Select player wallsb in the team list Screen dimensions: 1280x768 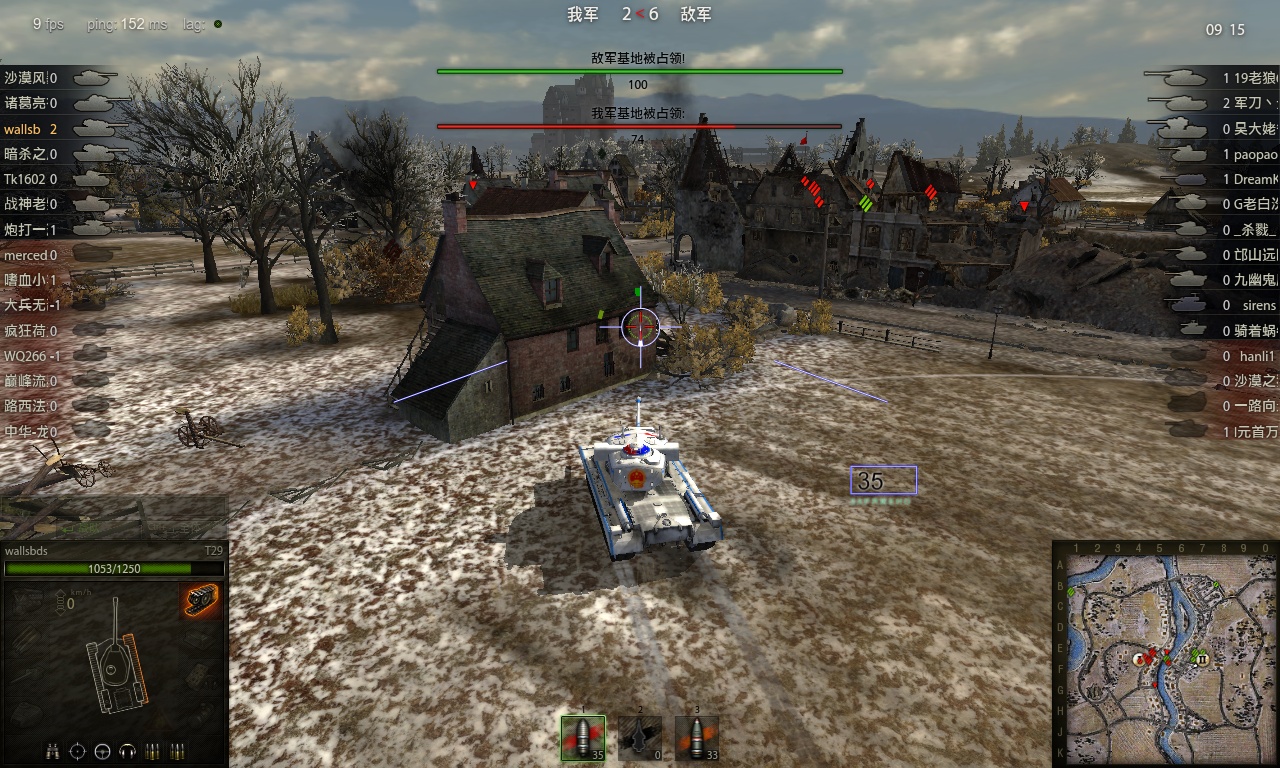(25, 129)
